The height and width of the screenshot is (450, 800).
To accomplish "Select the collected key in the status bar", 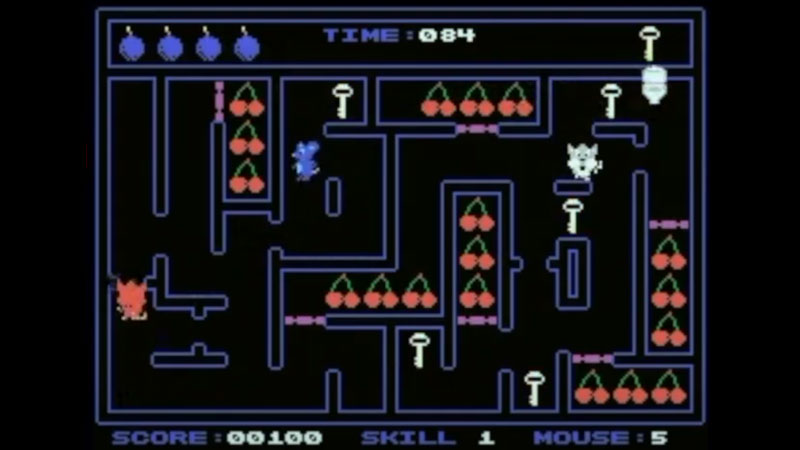I will 649,42.
